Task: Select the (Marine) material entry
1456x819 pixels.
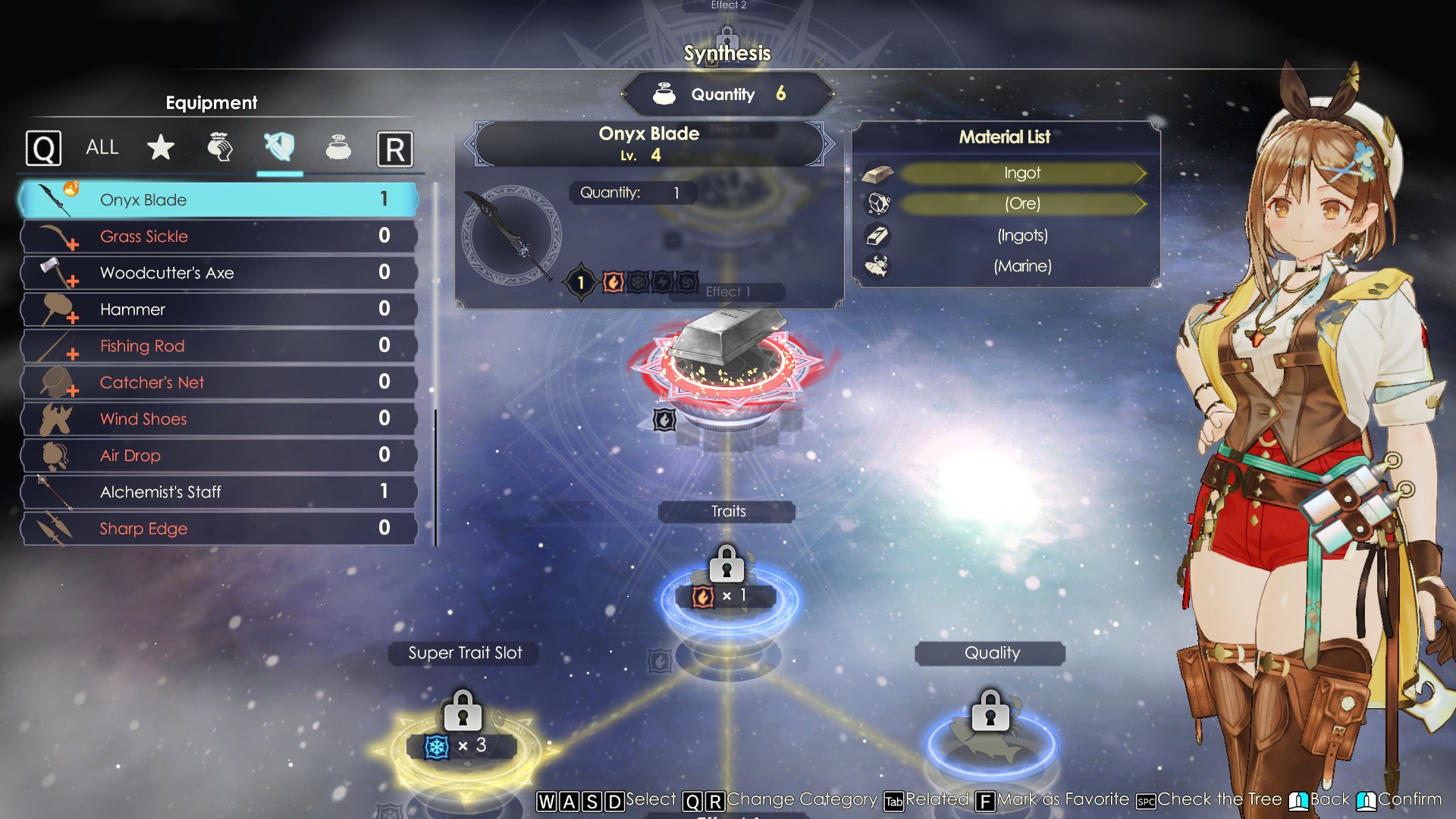Action: tap(1021, 266)
